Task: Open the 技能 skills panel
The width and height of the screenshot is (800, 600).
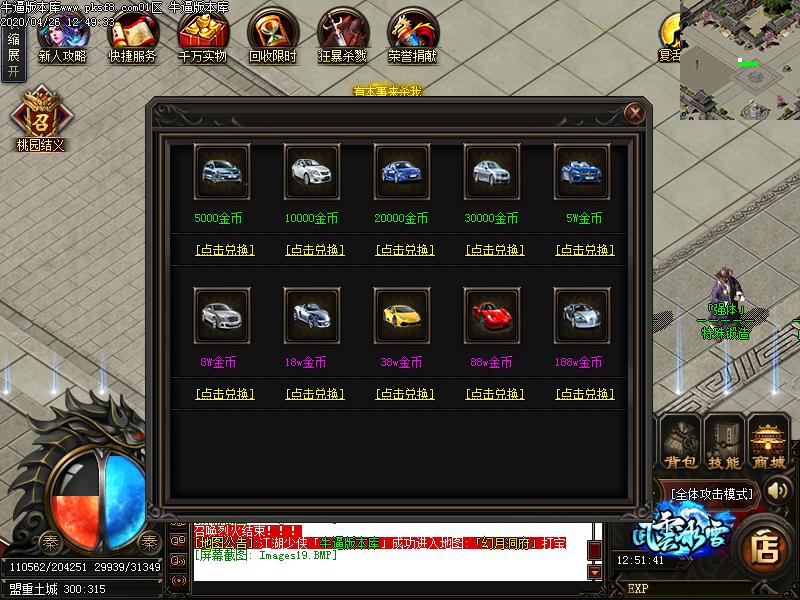Action: click(724, 443)
